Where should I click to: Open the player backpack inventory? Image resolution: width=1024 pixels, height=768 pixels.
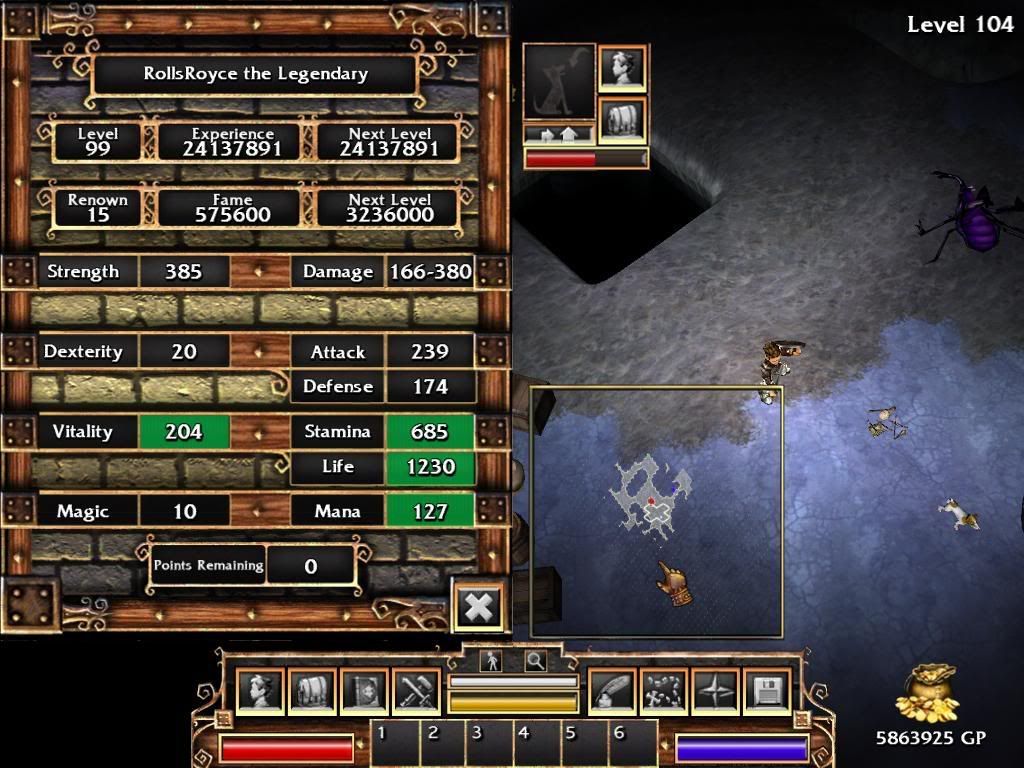point(312,691)
